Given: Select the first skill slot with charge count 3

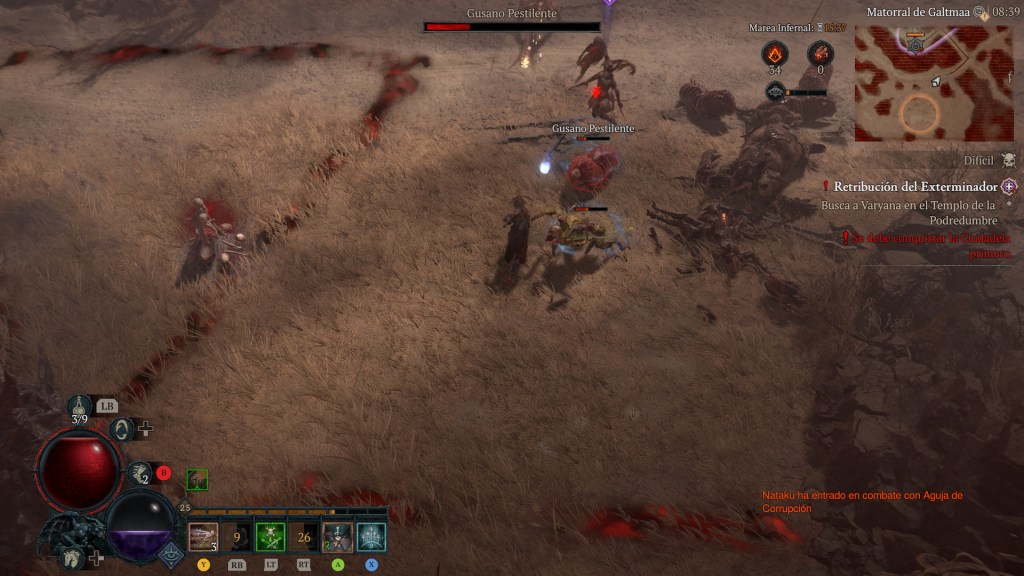Looking at the screenshot, I should click(x=203, y=537).
